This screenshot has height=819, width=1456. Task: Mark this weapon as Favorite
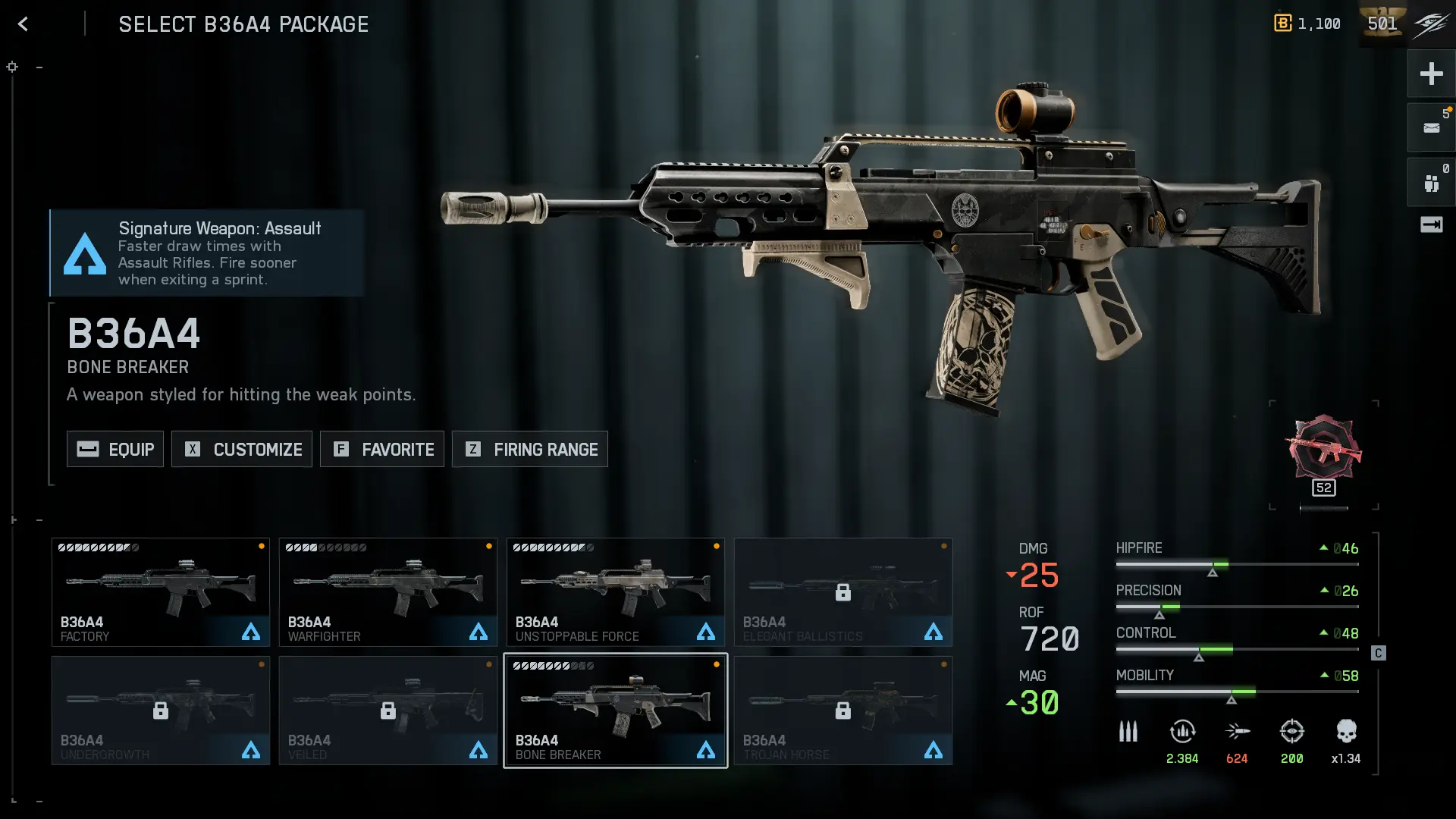tap(382, 449)
